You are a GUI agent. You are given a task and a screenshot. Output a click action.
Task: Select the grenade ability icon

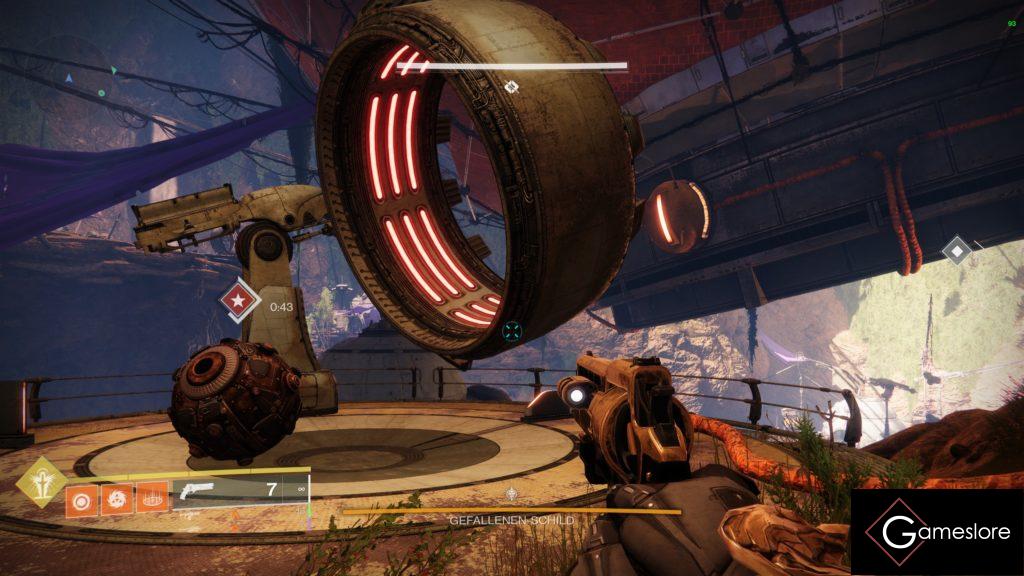coord(80,497)
